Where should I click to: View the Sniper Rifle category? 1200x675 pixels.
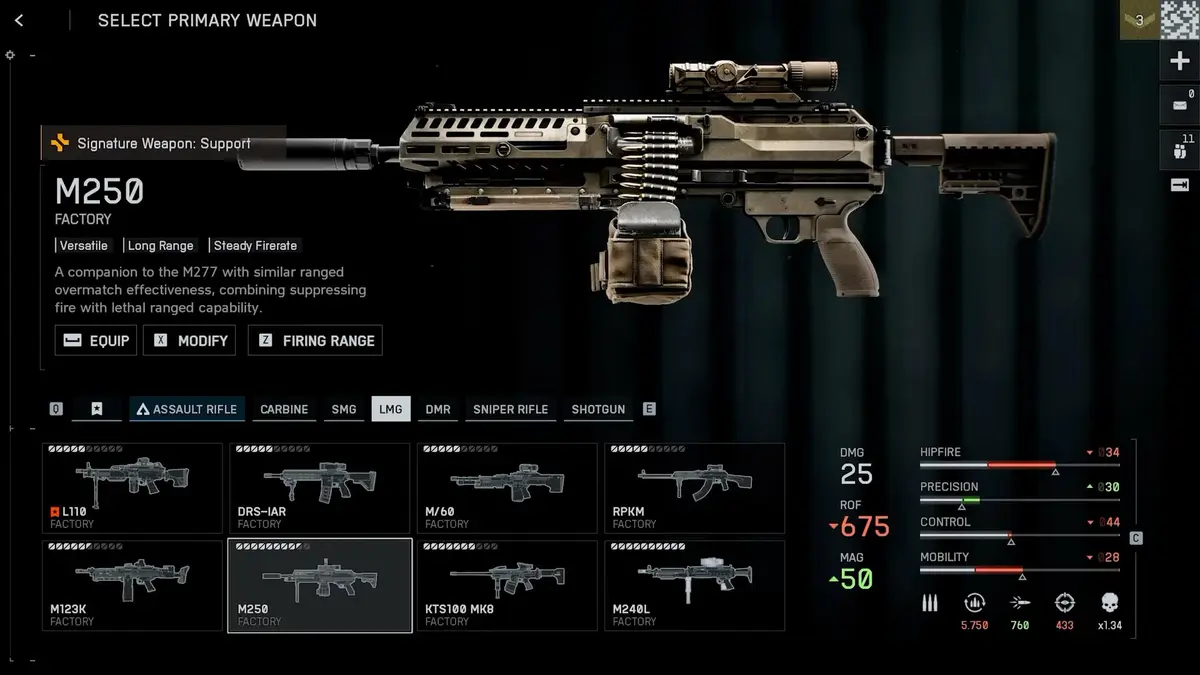tap(510, 409)
